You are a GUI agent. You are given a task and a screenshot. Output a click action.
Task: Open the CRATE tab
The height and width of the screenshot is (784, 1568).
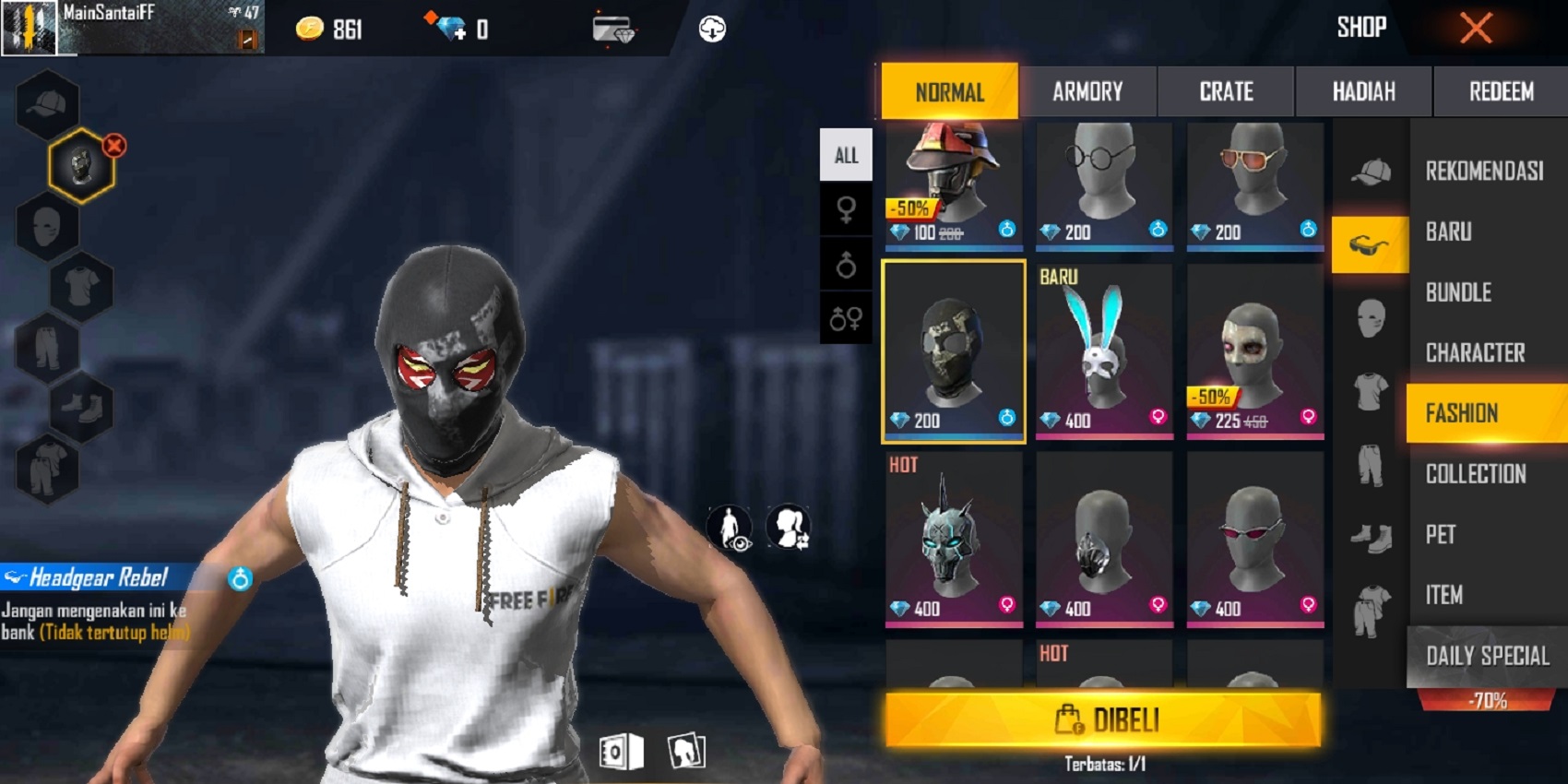[1226, 91]
